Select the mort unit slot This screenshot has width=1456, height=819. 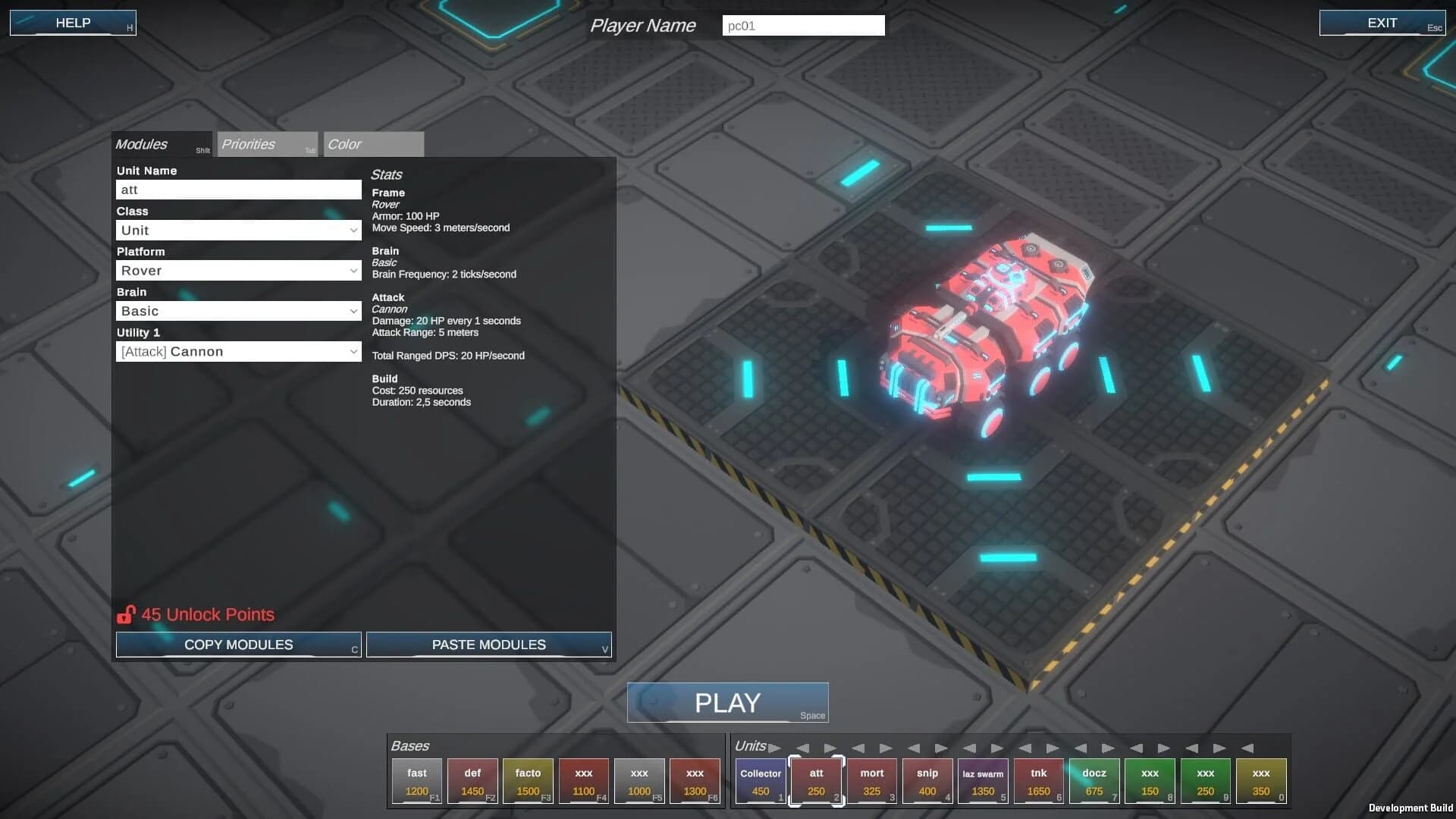click(x=871, y=781)
